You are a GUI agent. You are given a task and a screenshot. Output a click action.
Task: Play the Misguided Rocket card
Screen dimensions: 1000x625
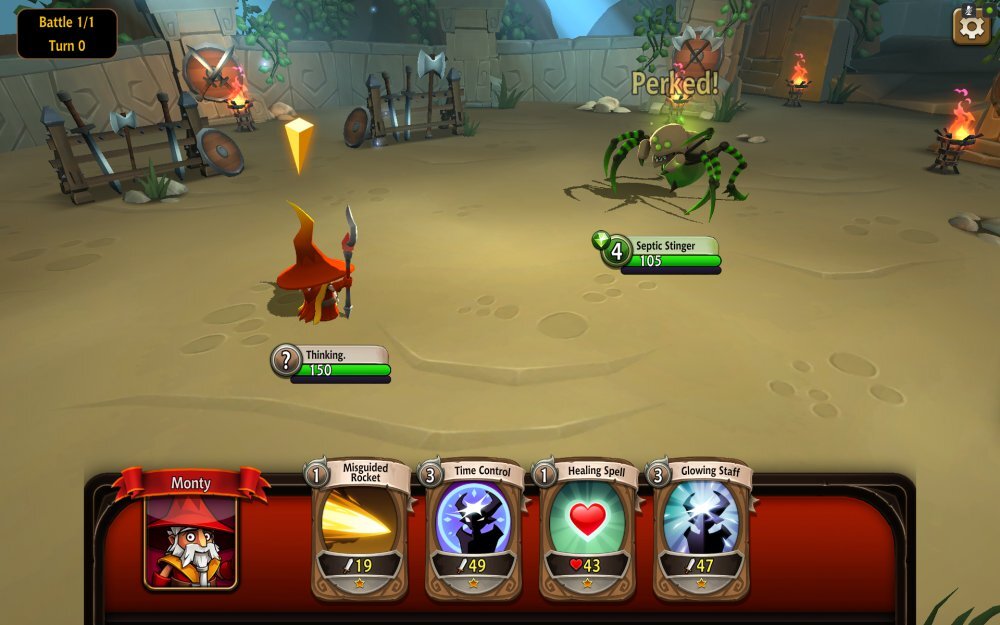coord(359,530)
